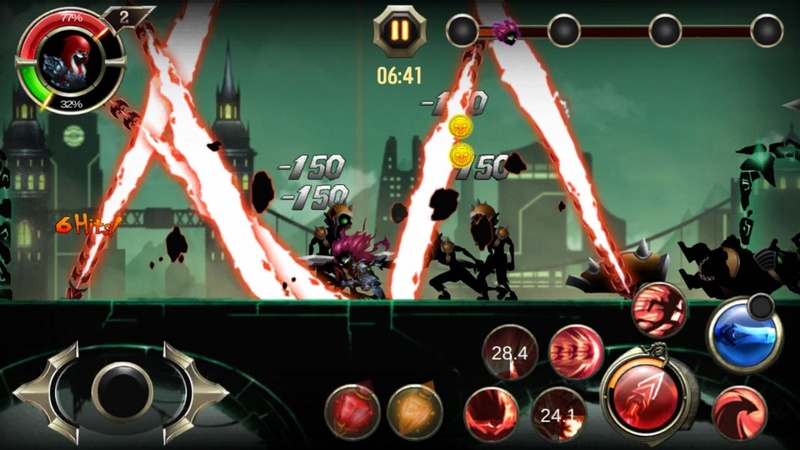Viewport: 800px width, 450px height.
Task: Activate the main red arrow attack button
Action: (x=644, y=392)
